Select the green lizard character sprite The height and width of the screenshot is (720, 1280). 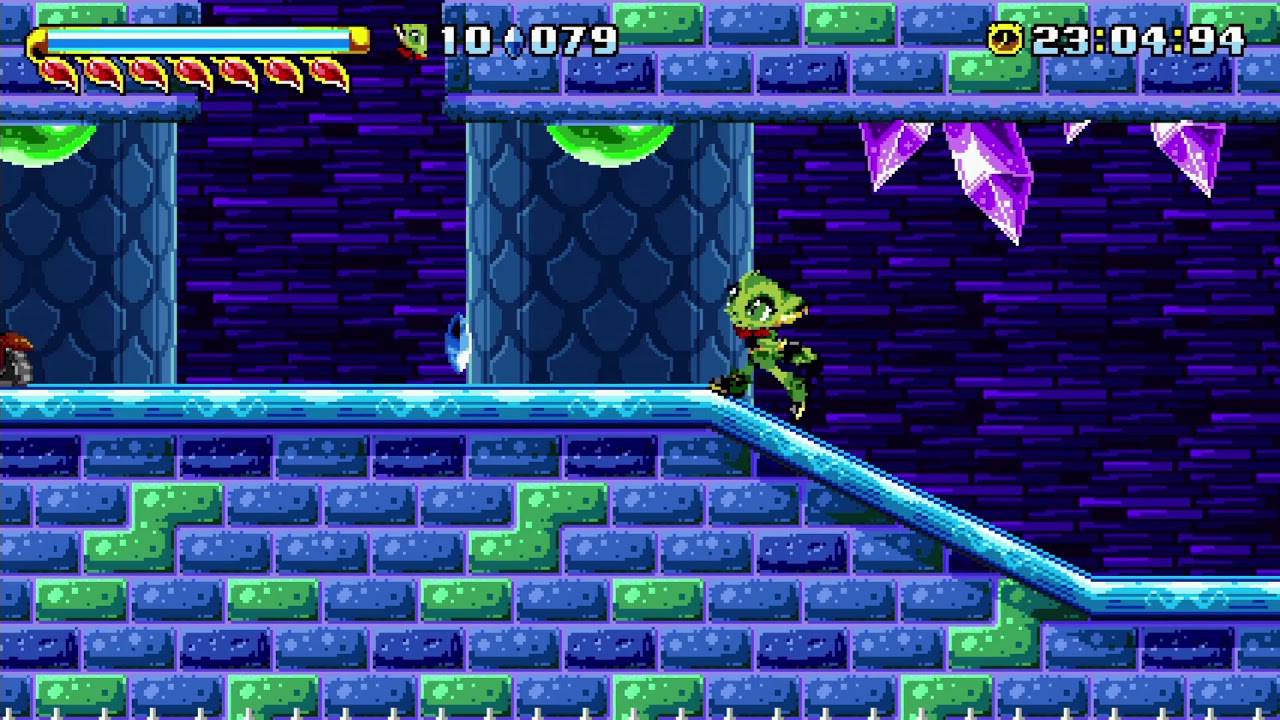pos(765,340)
